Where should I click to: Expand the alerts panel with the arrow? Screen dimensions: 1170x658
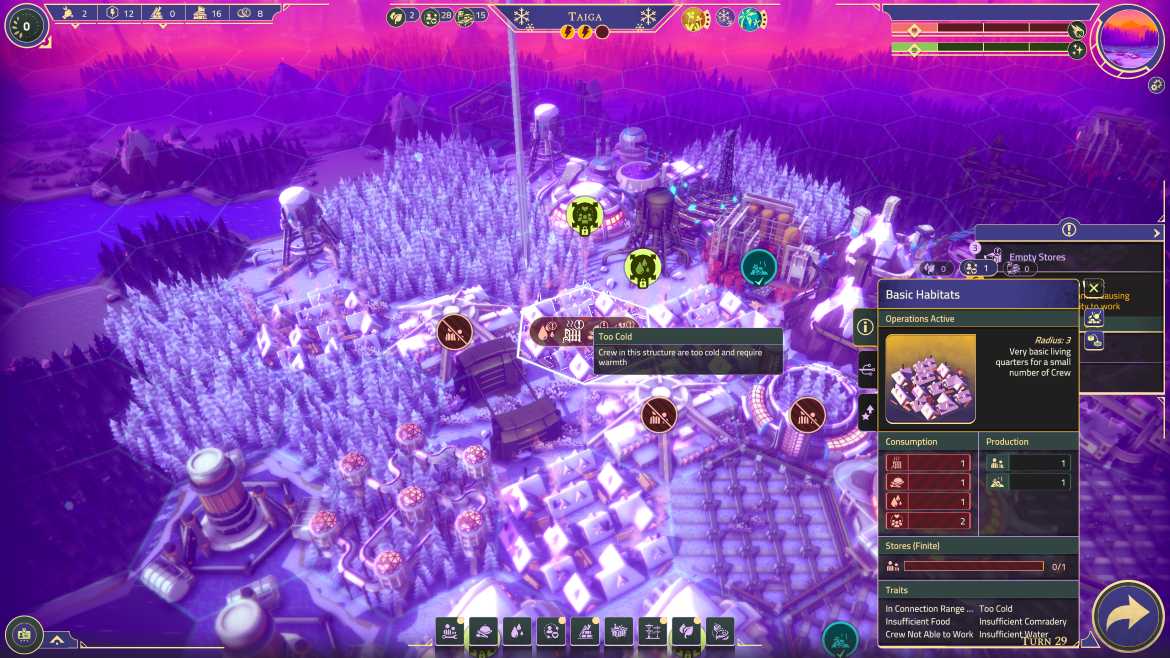tap(1157, 233)
